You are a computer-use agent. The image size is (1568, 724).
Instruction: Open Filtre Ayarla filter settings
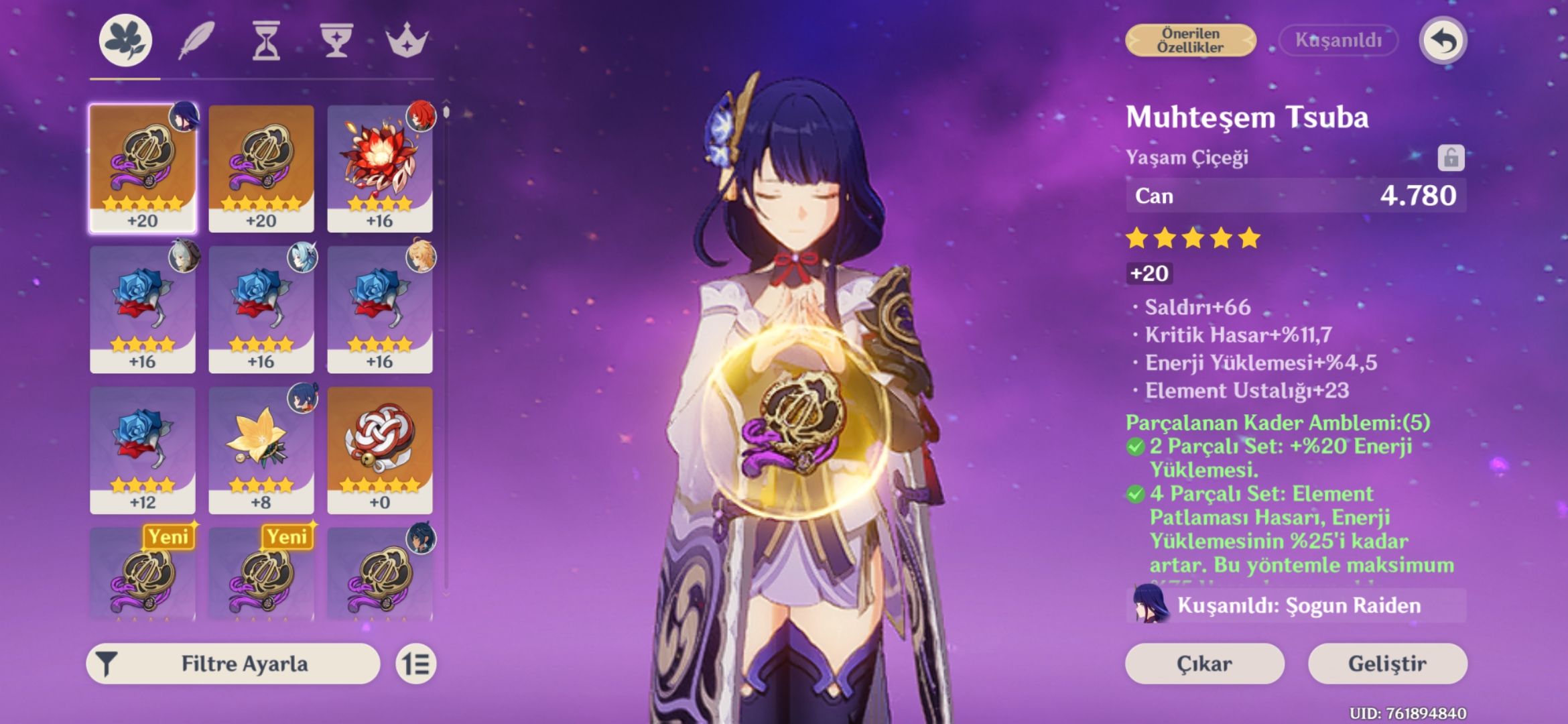pyautogui.click(x=233, y=664)
